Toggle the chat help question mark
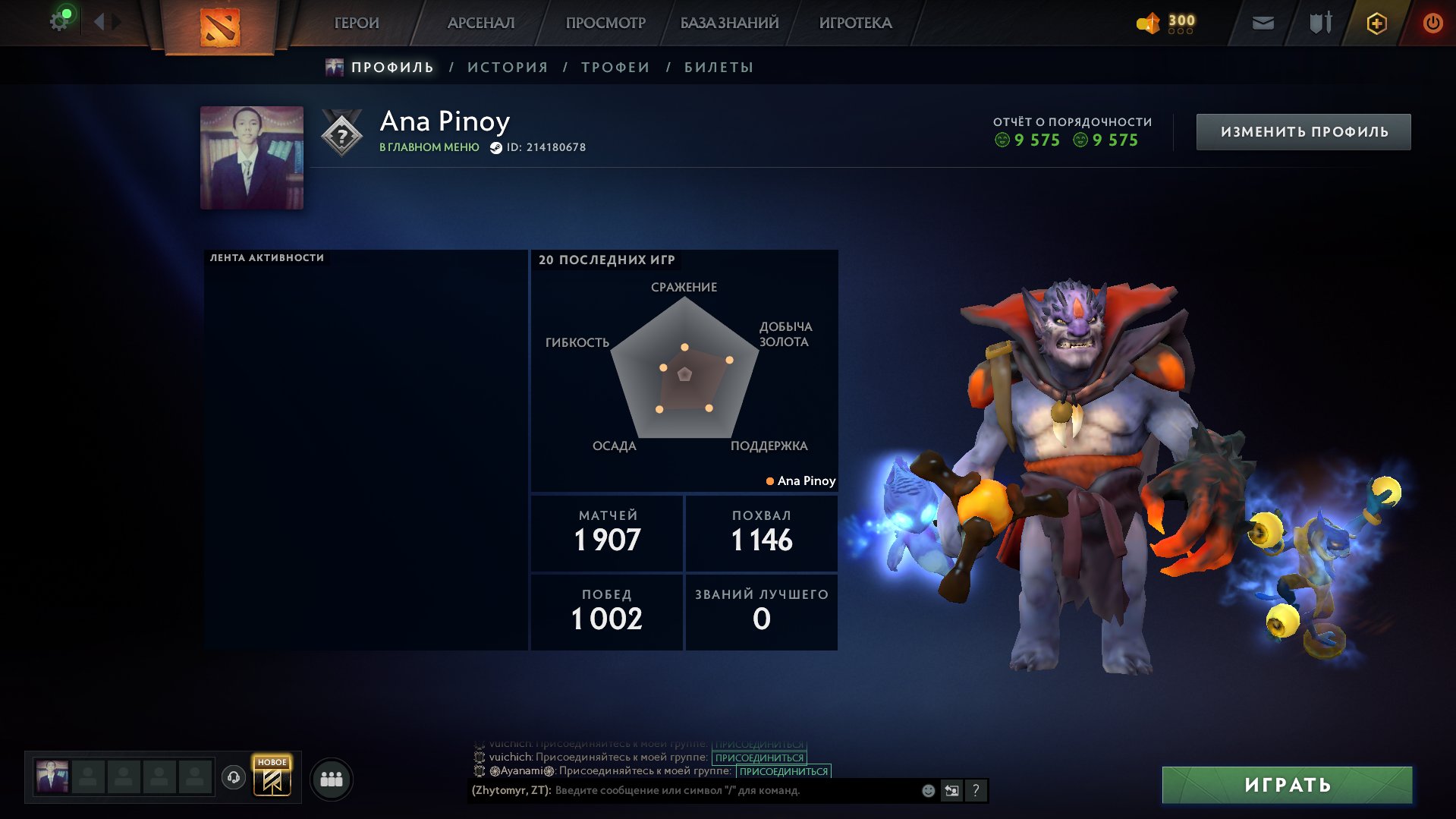Screen dimensions: 1456x819 point(976,790)
